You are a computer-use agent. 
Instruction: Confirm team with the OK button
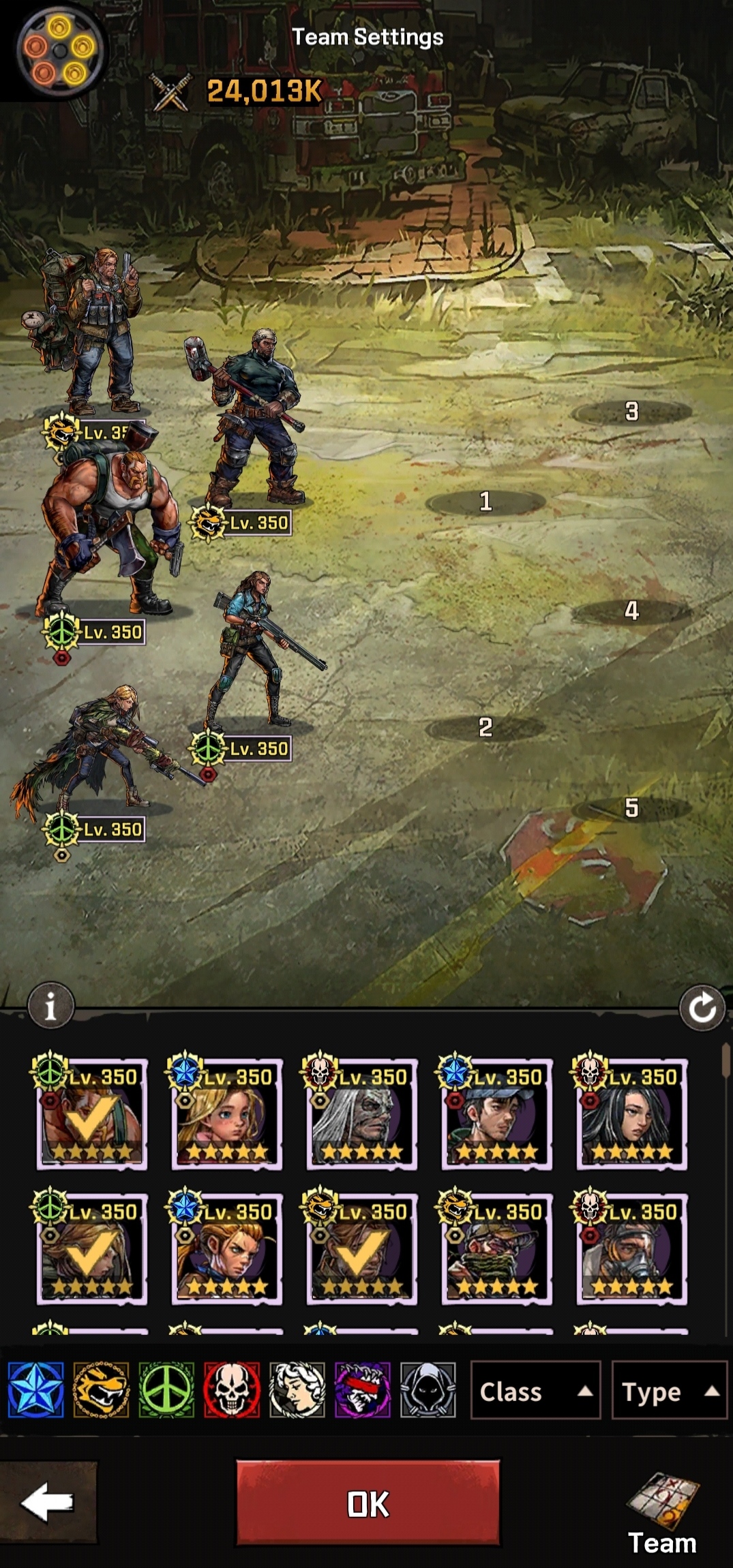click(x=368, y=1503)
